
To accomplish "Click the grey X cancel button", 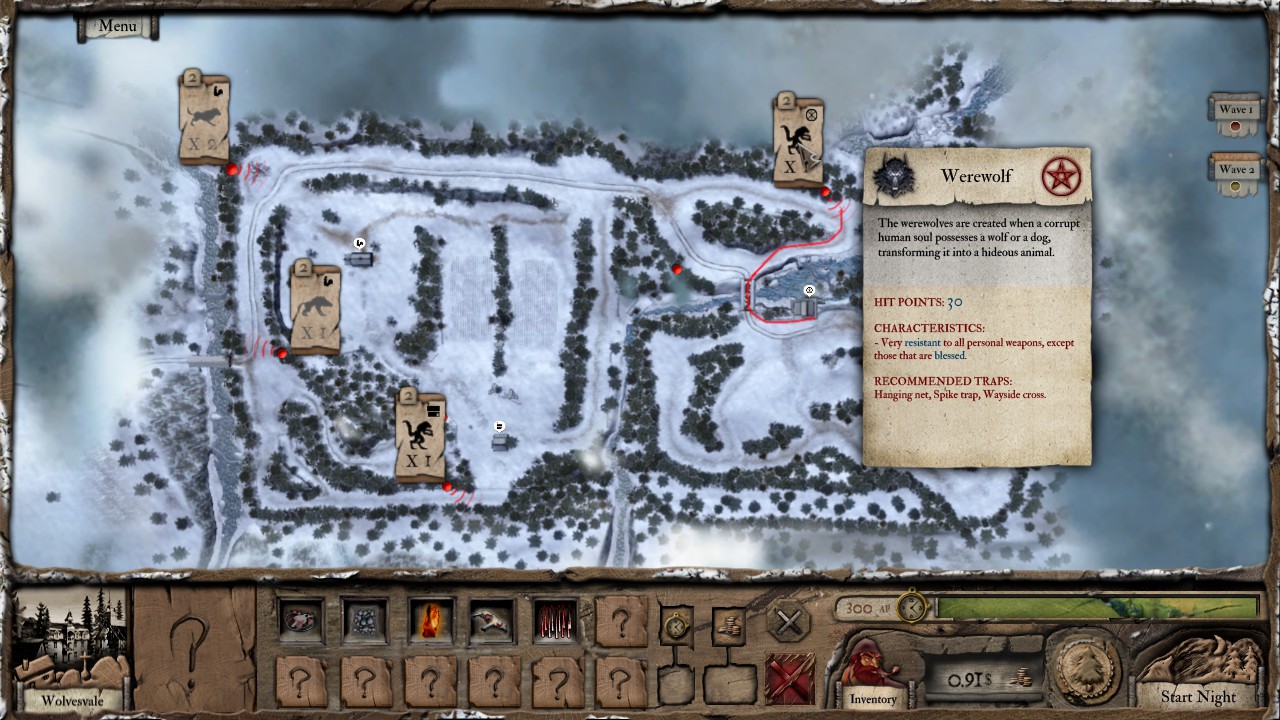I will (x=788, y=623).
